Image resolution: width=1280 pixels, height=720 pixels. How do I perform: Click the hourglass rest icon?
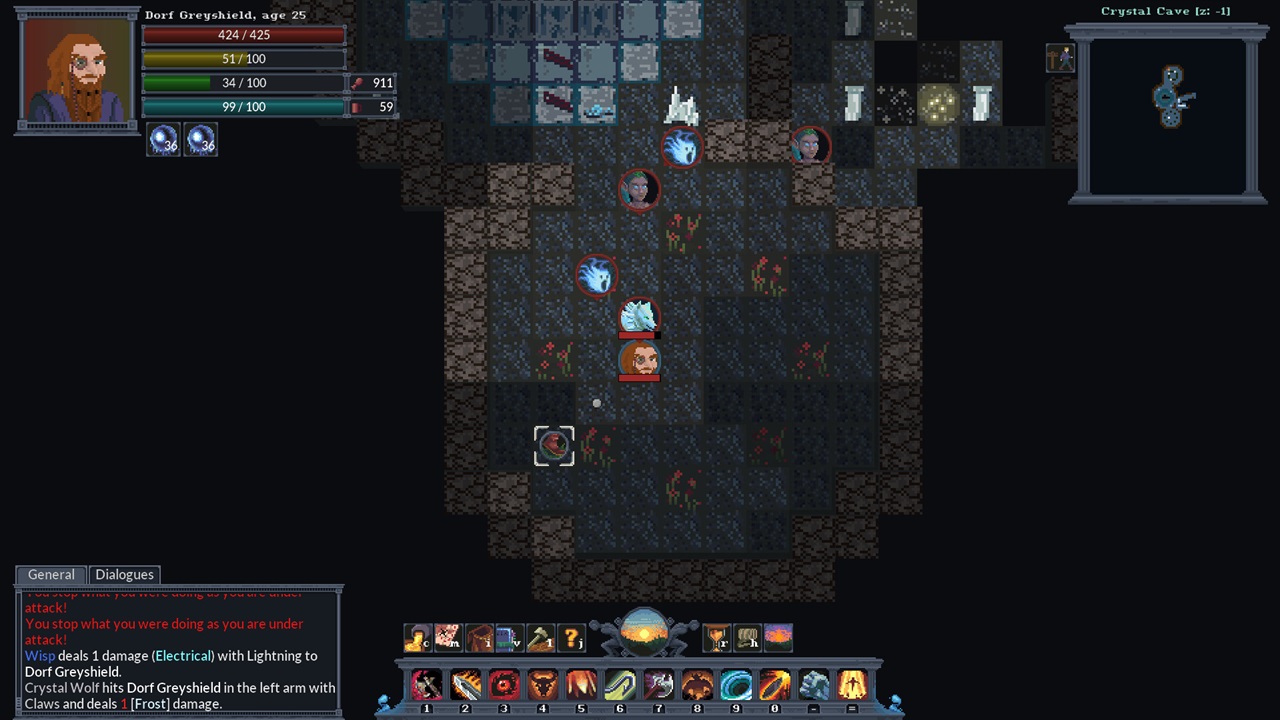click(716, 637)
